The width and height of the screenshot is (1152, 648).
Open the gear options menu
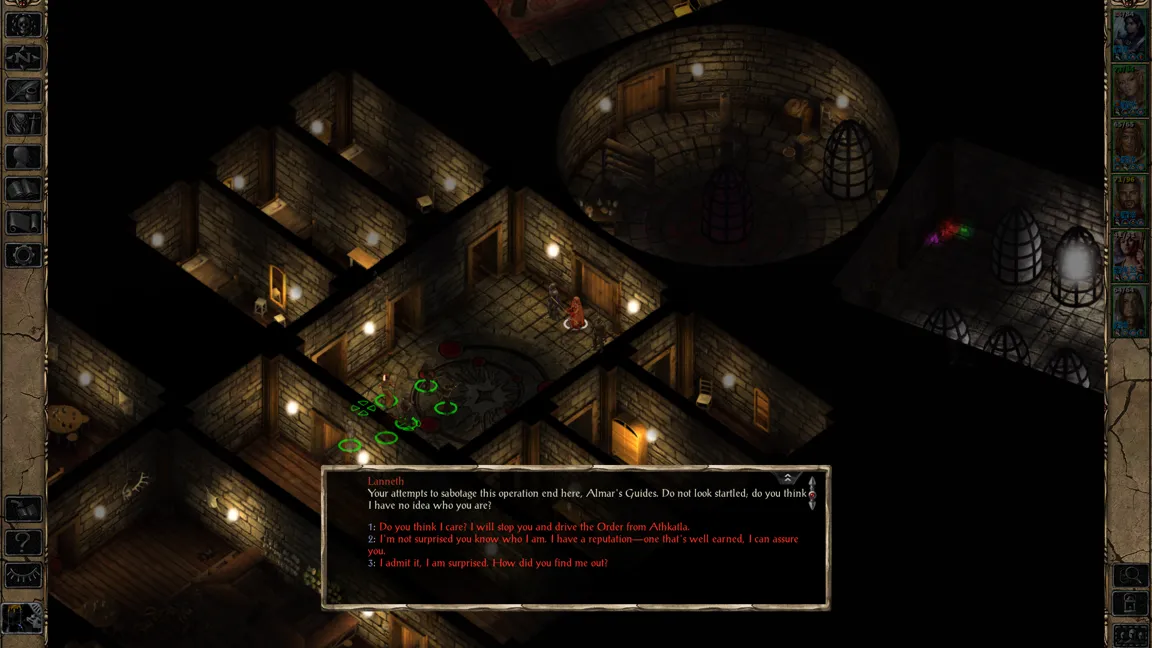click(x=24, y=255)
